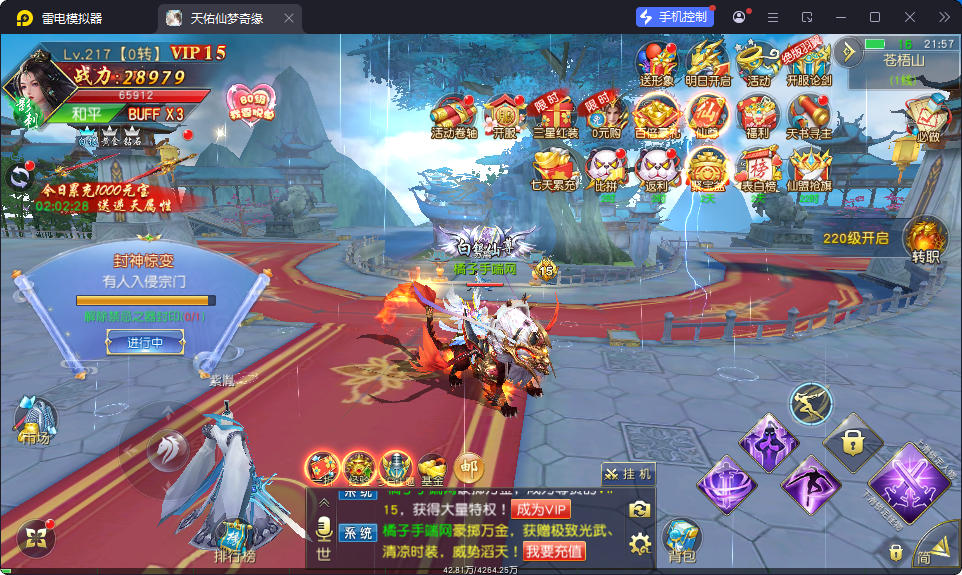Toggle 挂机 auto-battle mode
The image size is (962, 575).
pyautogui.click(x=628, y=474)
